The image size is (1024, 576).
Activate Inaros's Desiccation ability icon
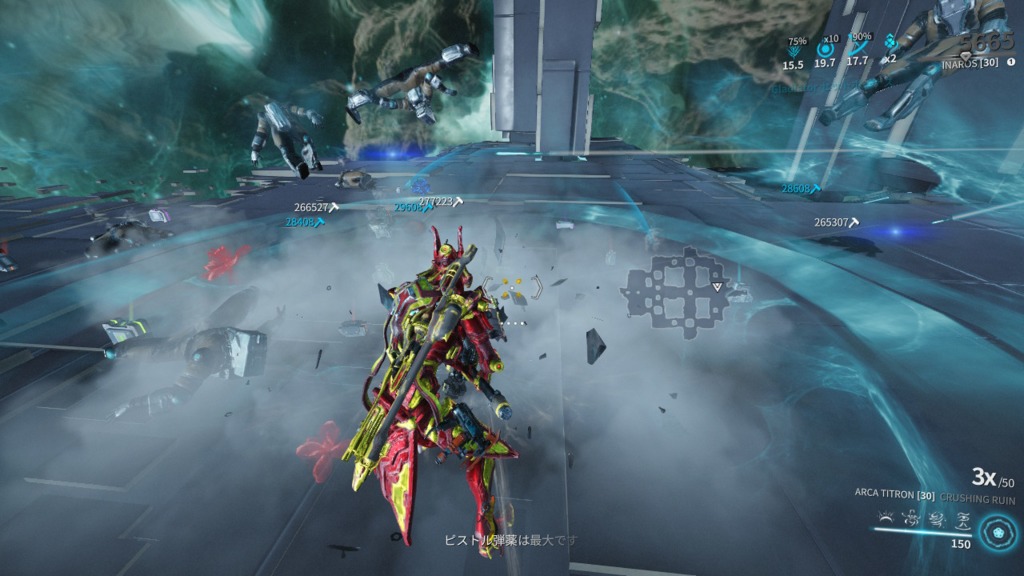coord(884,518)
